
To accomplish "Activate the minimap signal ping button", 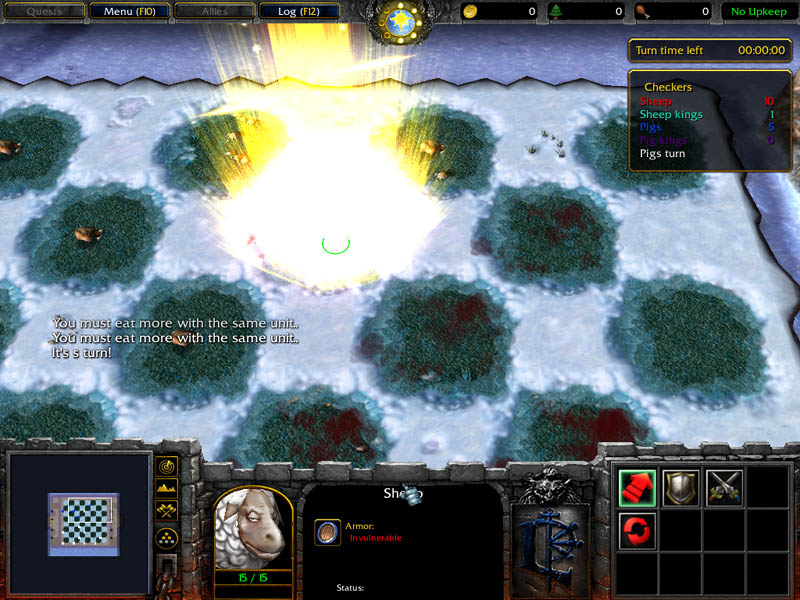I will pos(167,466).
